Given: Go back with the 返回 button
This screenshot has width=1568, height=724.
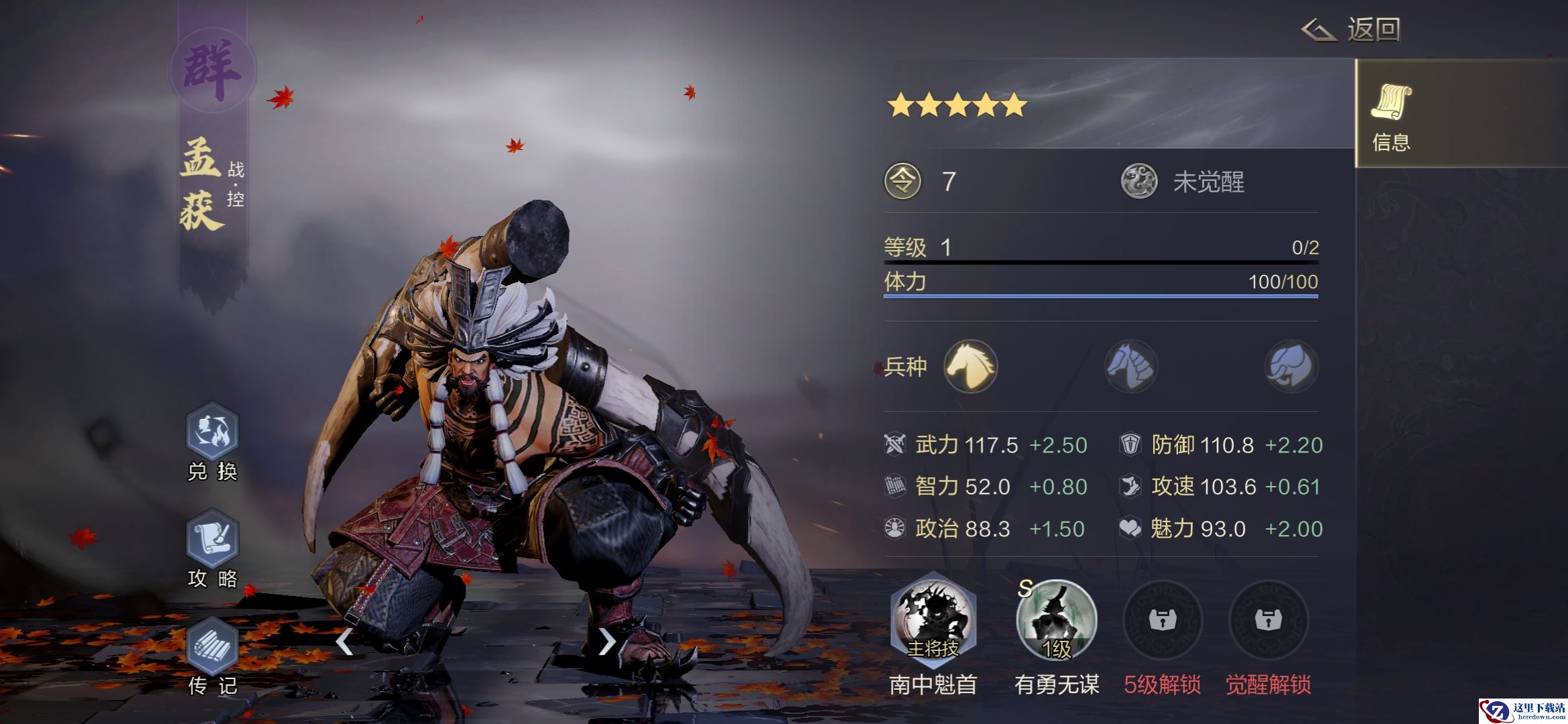Looking at the screenshot, I should (x=1352, y=30).
